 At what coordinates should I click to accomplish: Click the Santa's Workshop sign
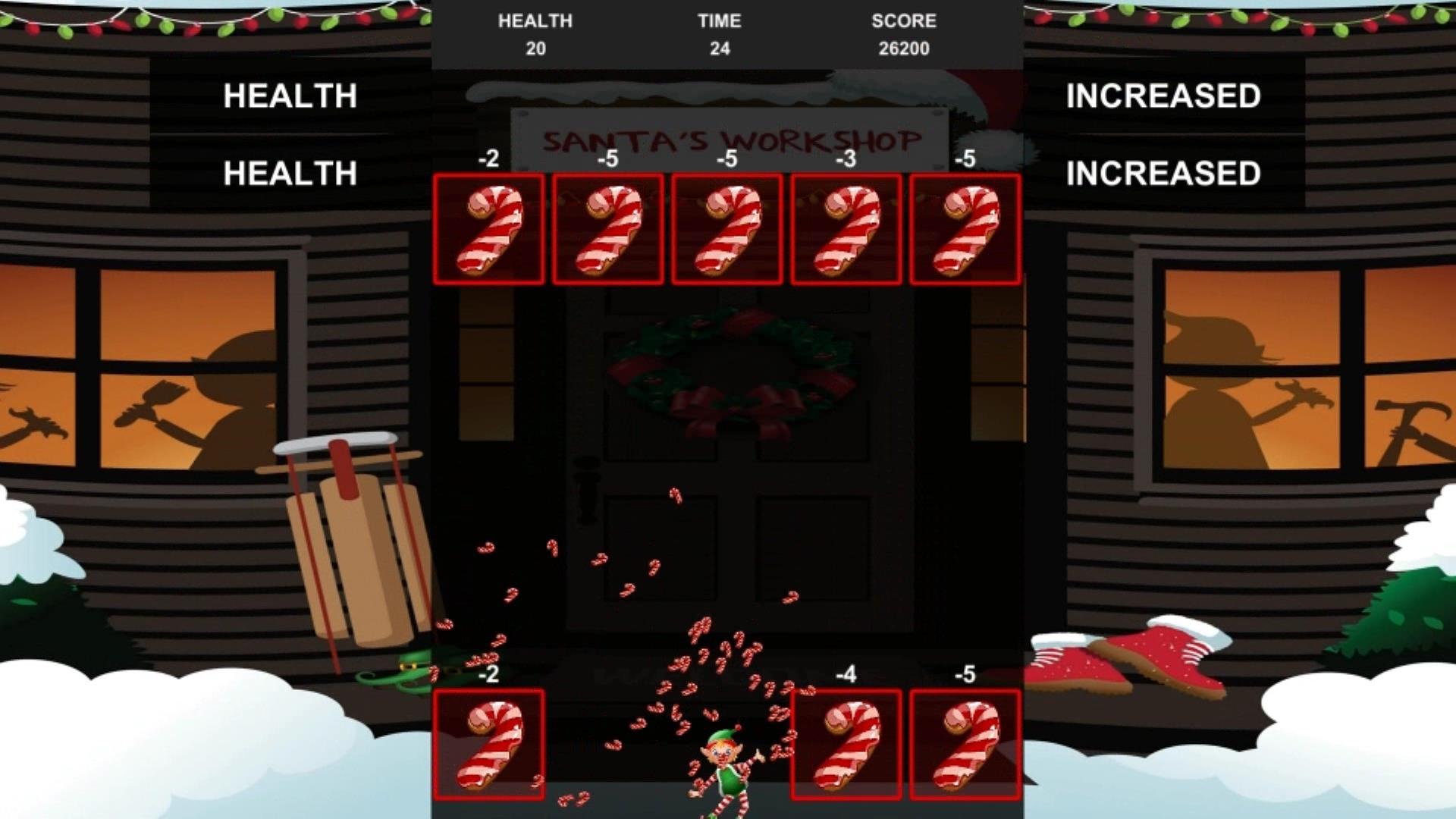pos(730,139)
